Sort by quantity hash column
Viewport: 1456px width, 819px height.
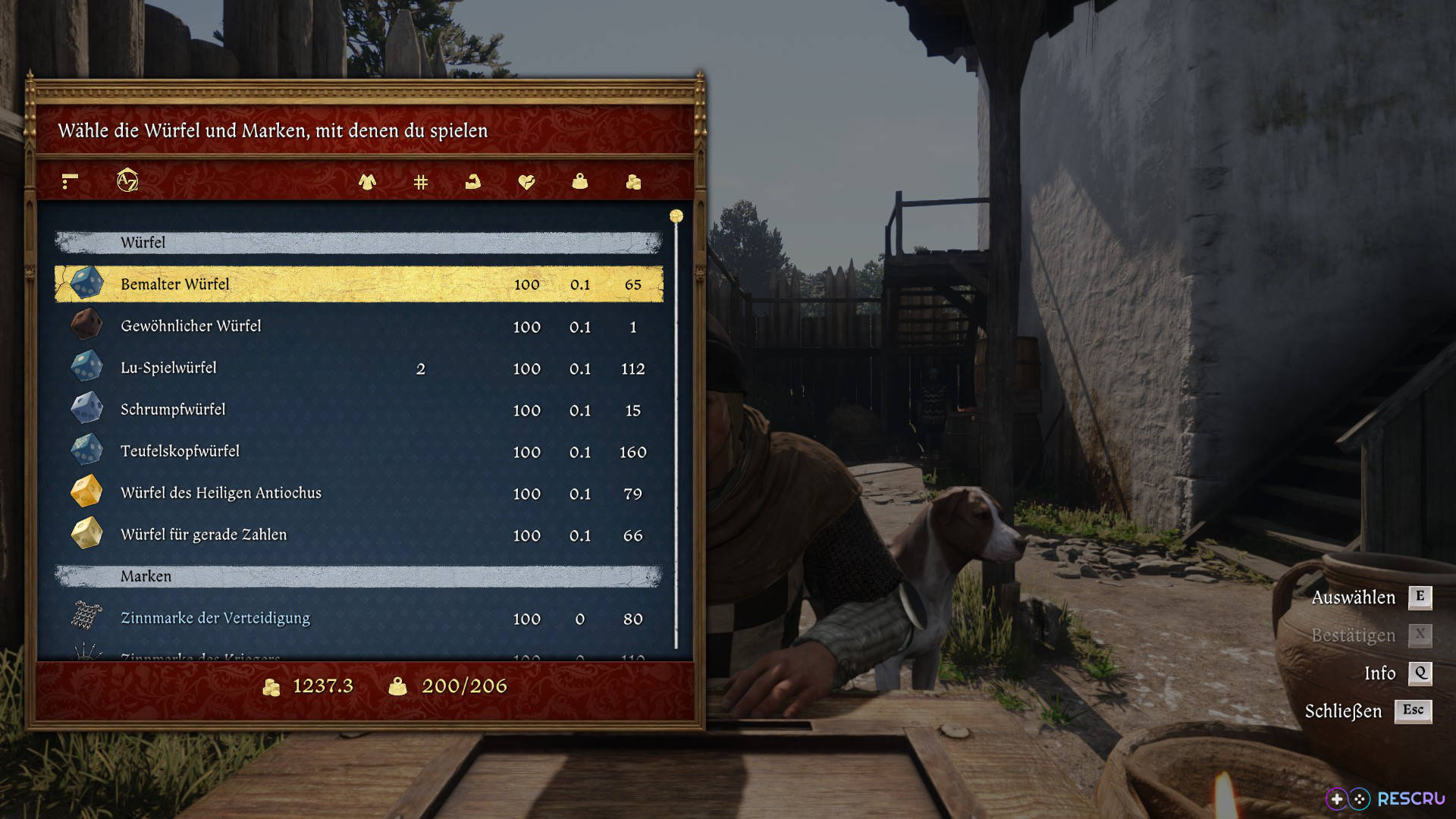click(x=421, y=182)
